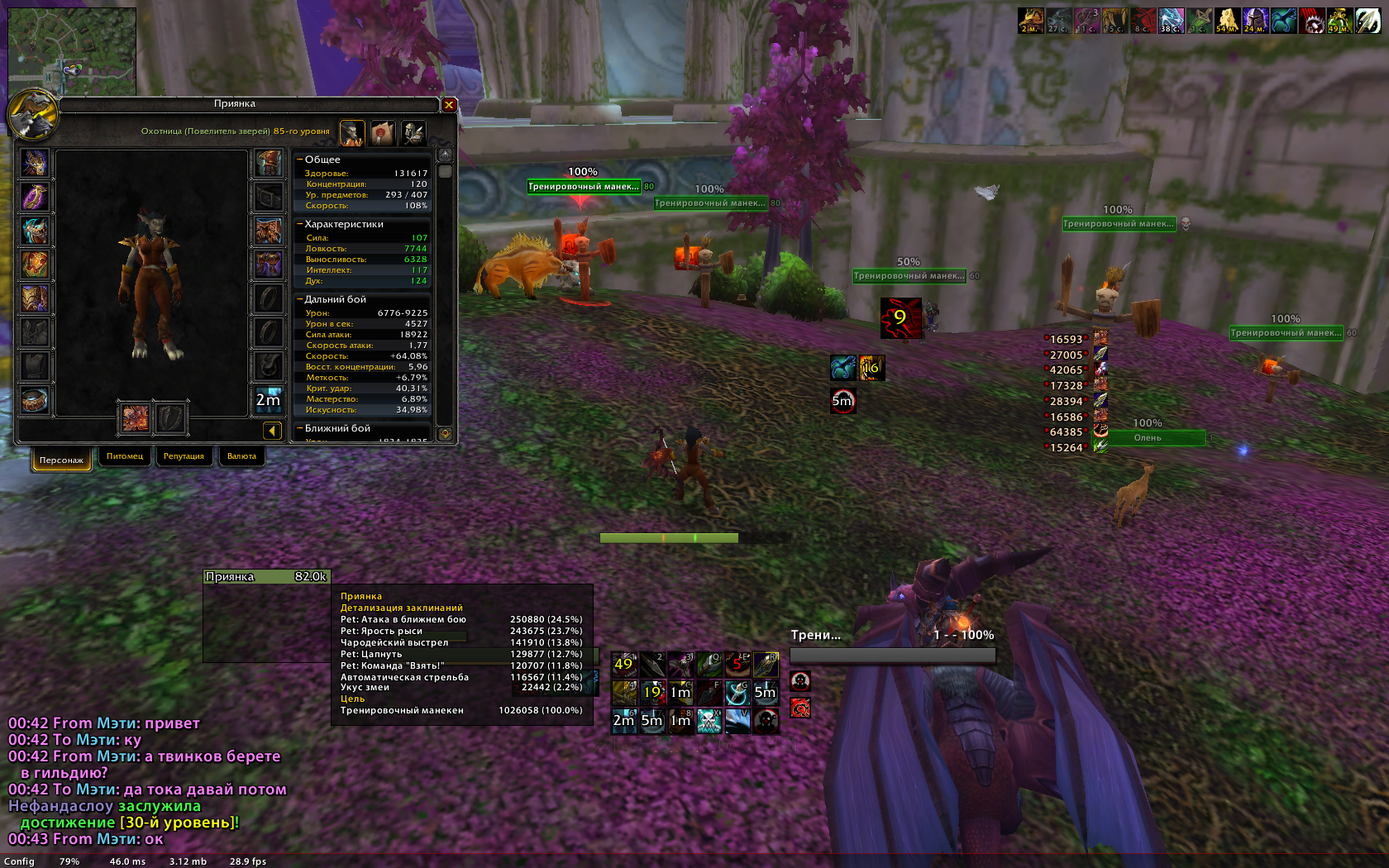Click the minimap
The height and width of the screenshot is (868, 1389).
pyautogui.click(x=72, y=51)
